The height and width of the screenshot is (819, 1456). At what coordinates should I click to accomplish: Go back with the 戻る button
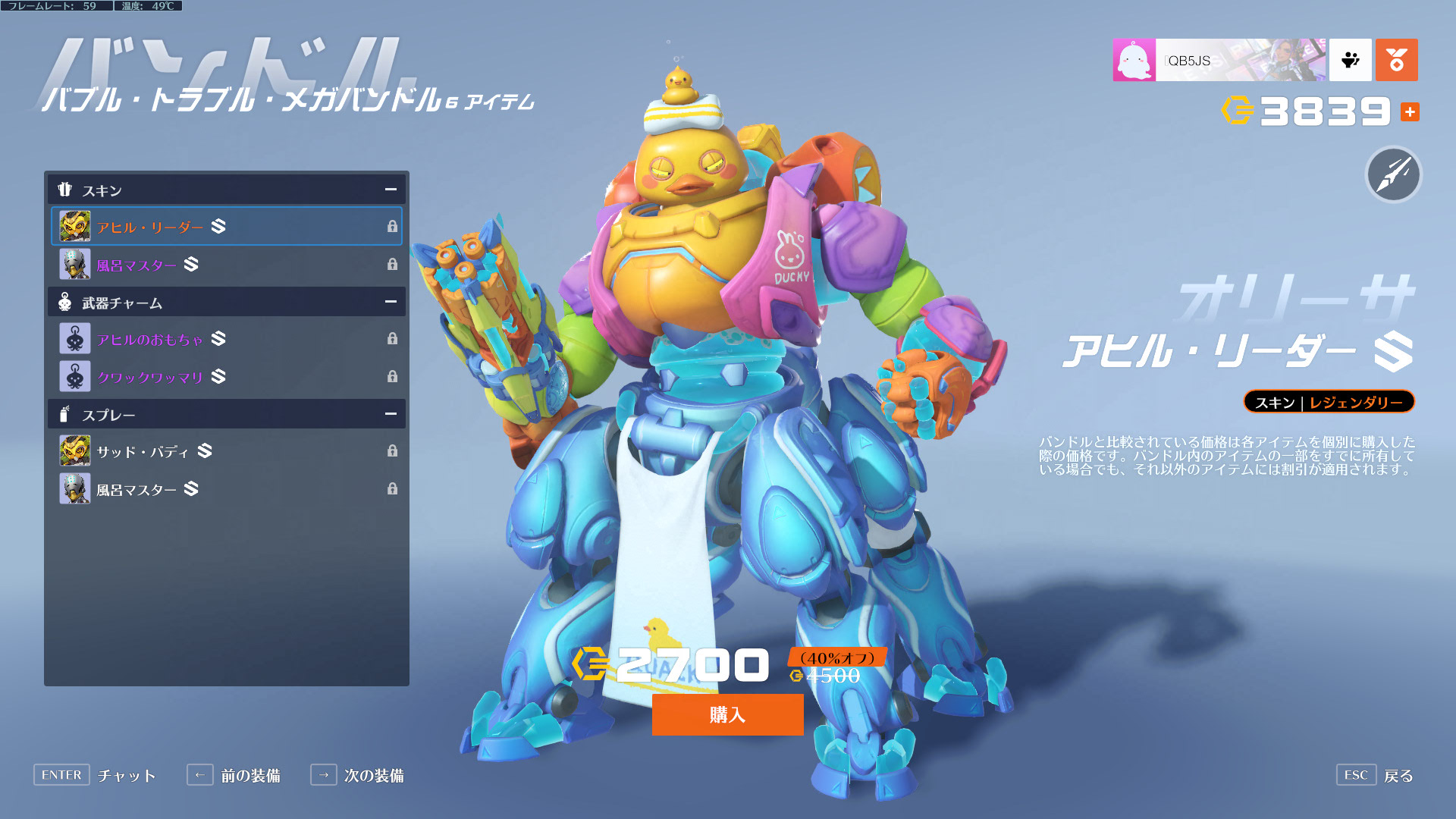tap(1398, 776)
